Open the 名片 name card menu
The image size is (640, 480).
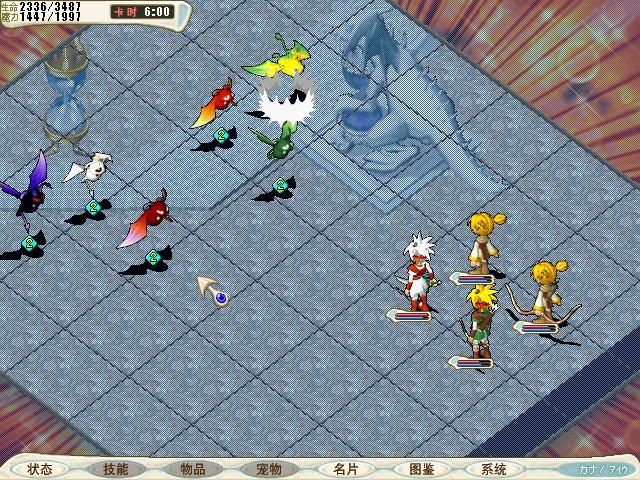click(345, 468)
